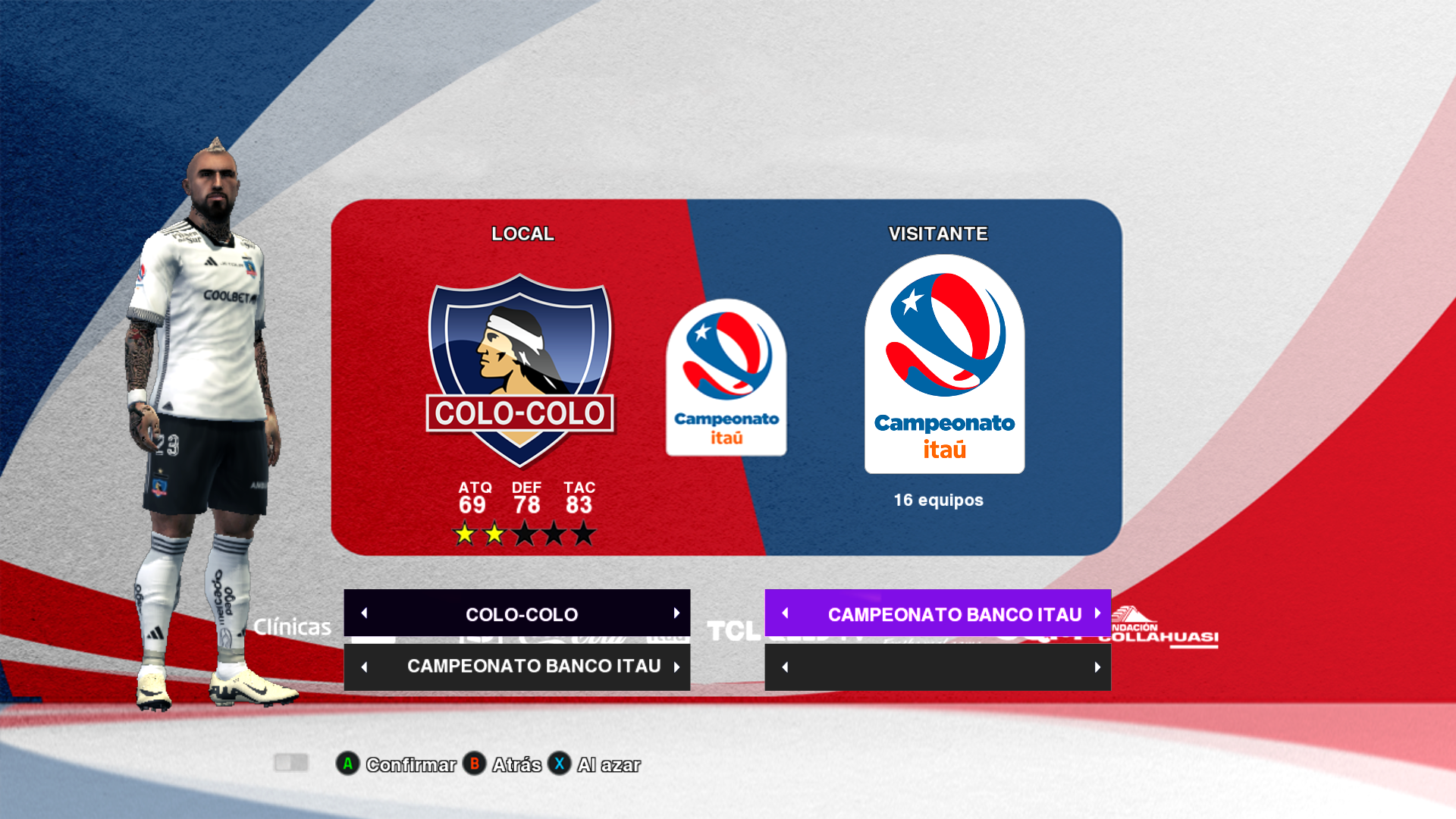Click right arrow on COLO-COLO team selector
1456x819 pixels.
coord(676,613)
